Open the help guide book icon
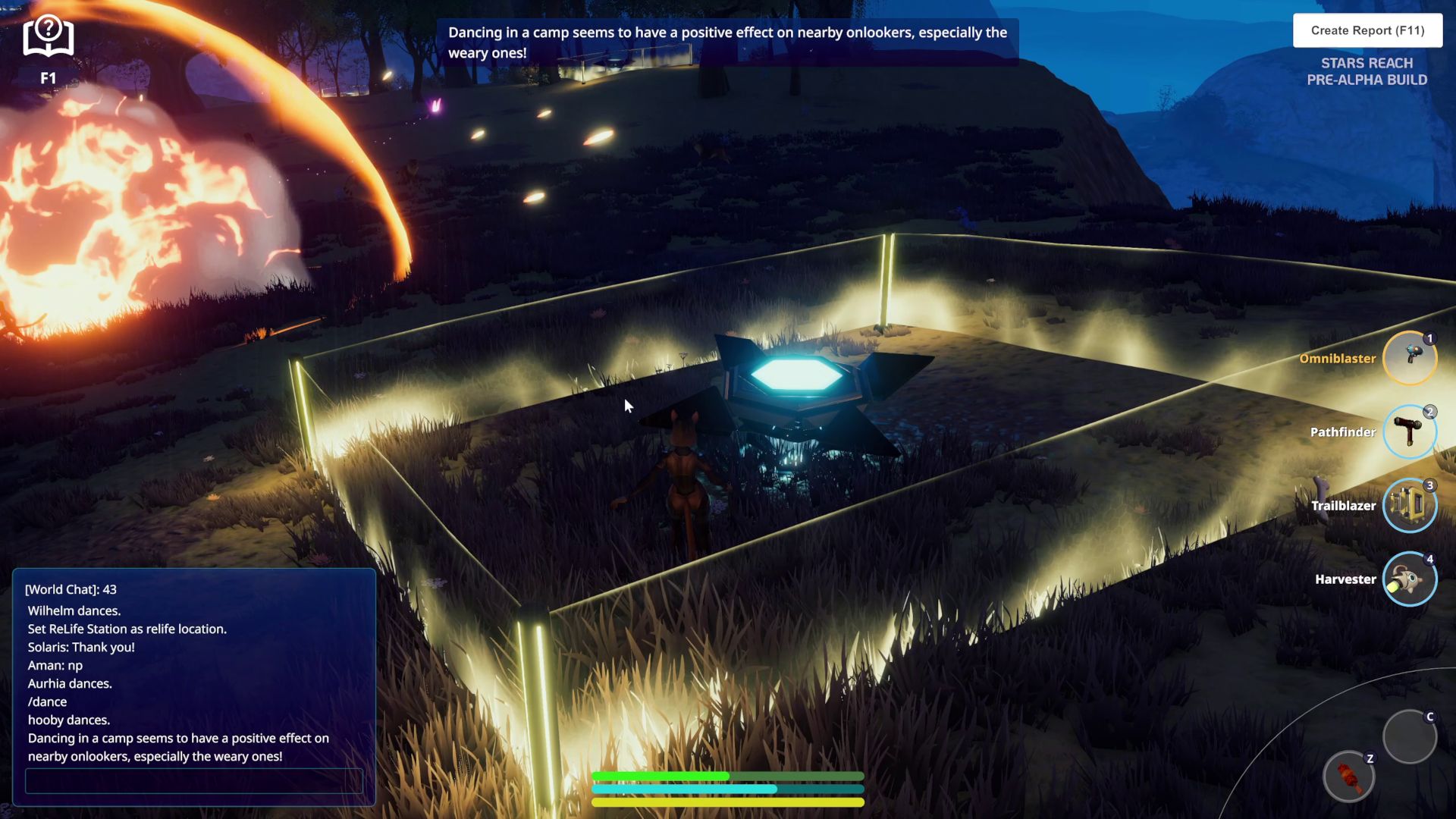Screen dimensions: 1456x819 click(x=48, y=38)
